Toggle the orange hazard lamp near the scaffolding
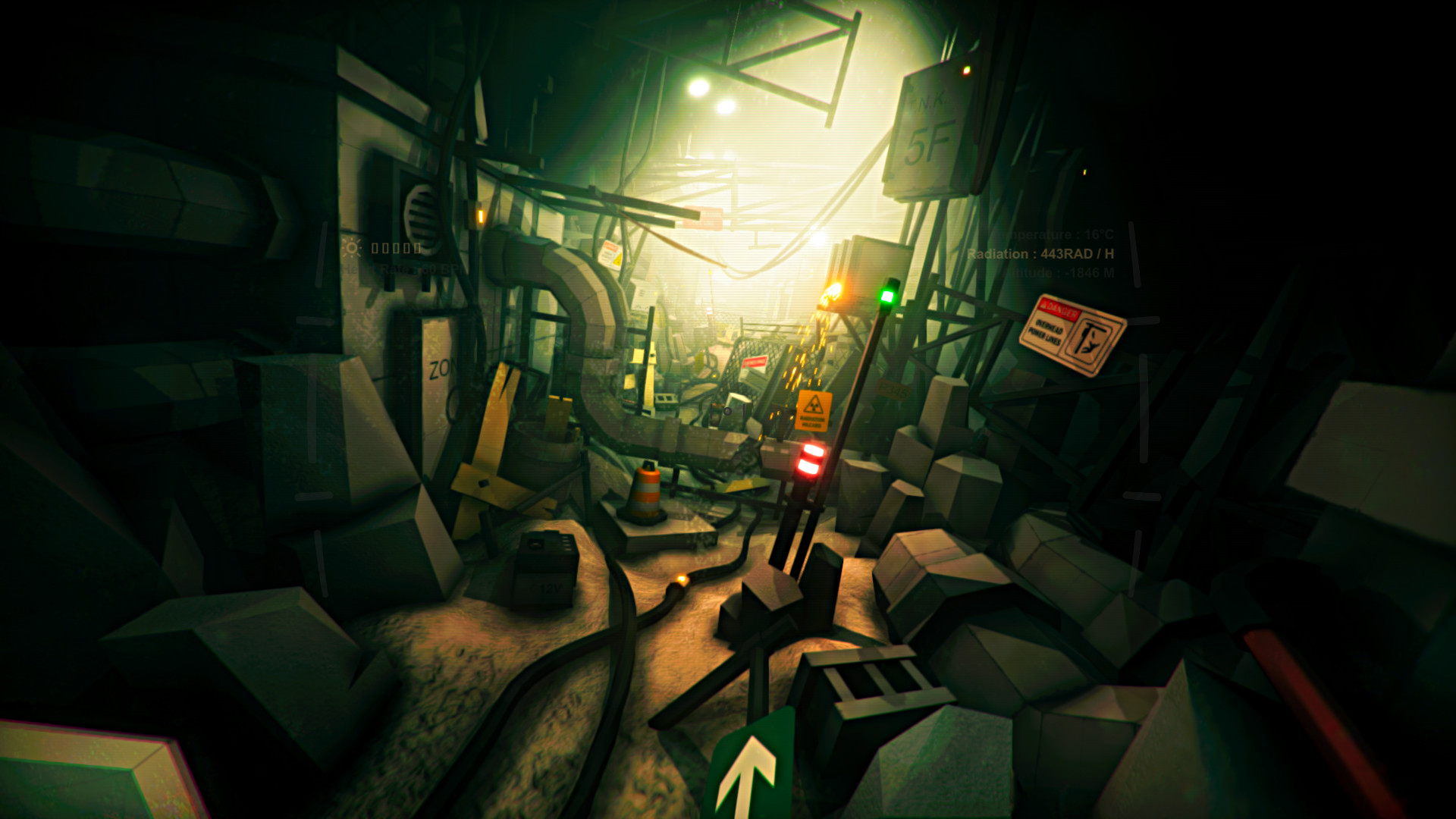 click(x=831, y=292)
